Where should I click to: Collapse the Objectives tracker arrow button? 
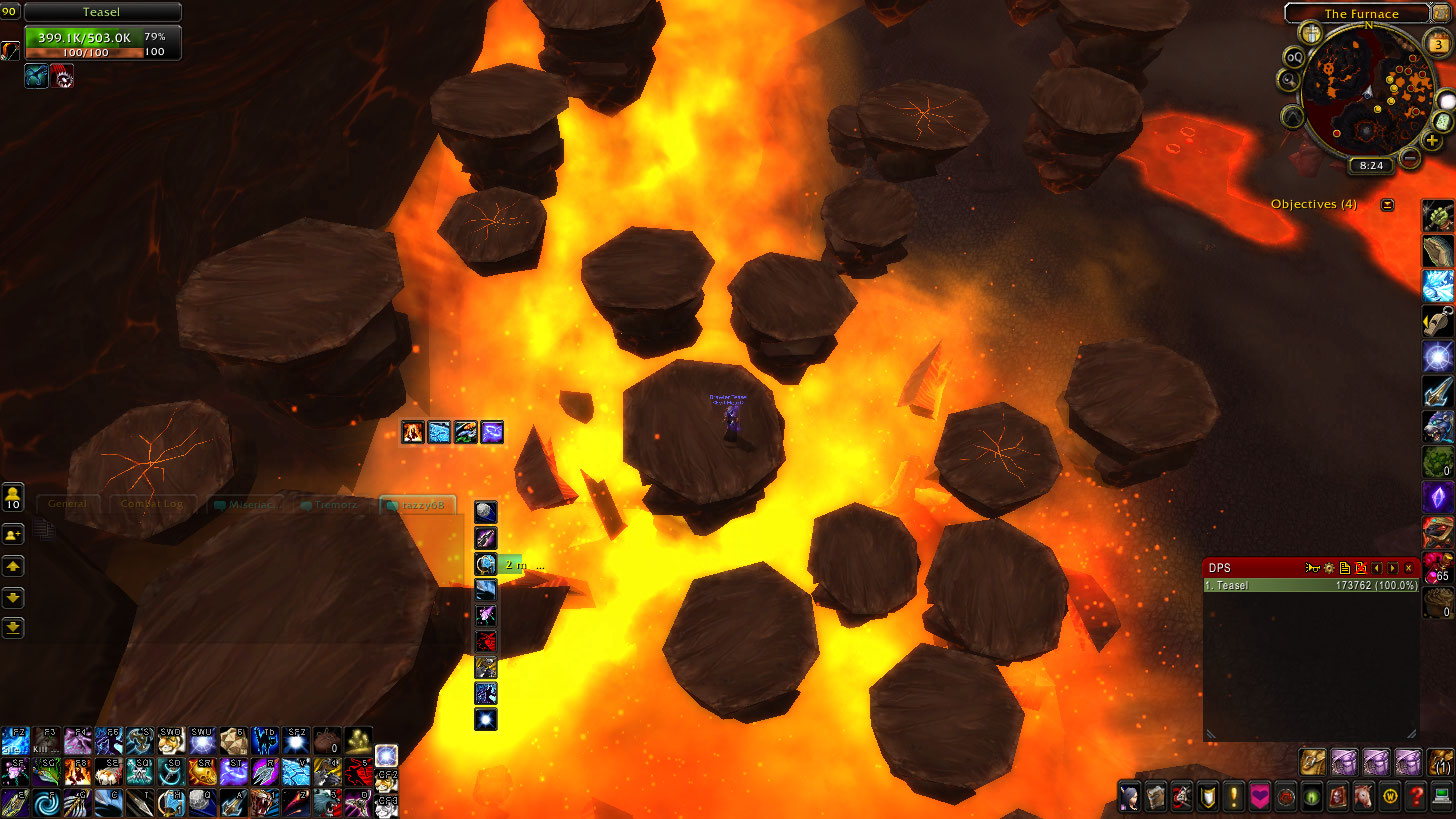[1387, 204]
